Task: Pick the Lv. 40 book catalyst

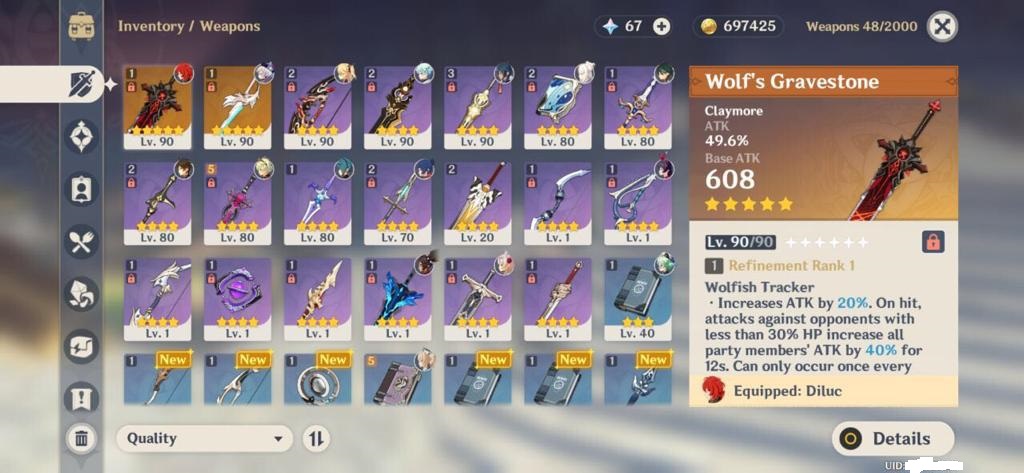Action: point(638,298)
